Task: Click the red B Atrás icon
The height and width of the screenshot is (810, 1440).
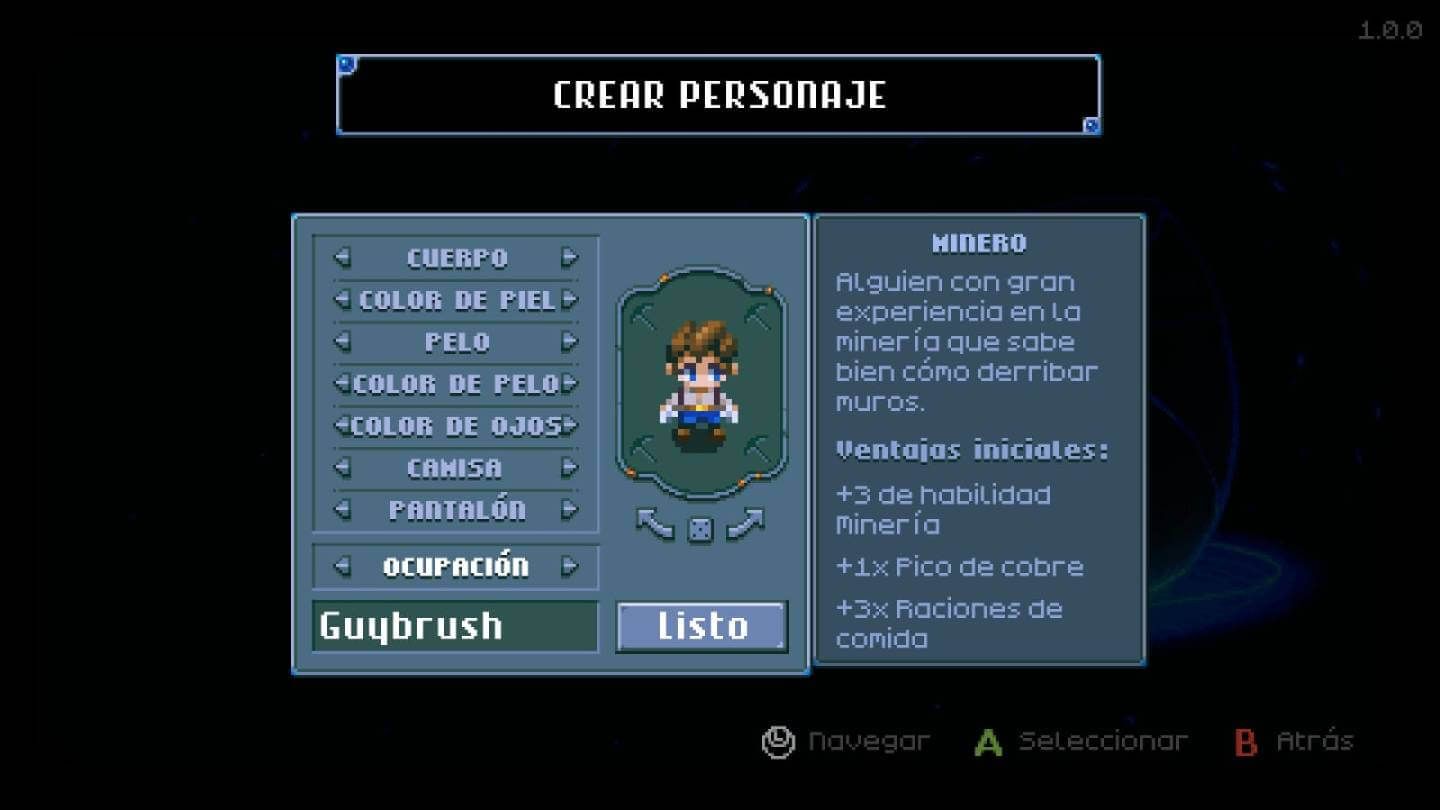Action: (x=1246, y=741)
